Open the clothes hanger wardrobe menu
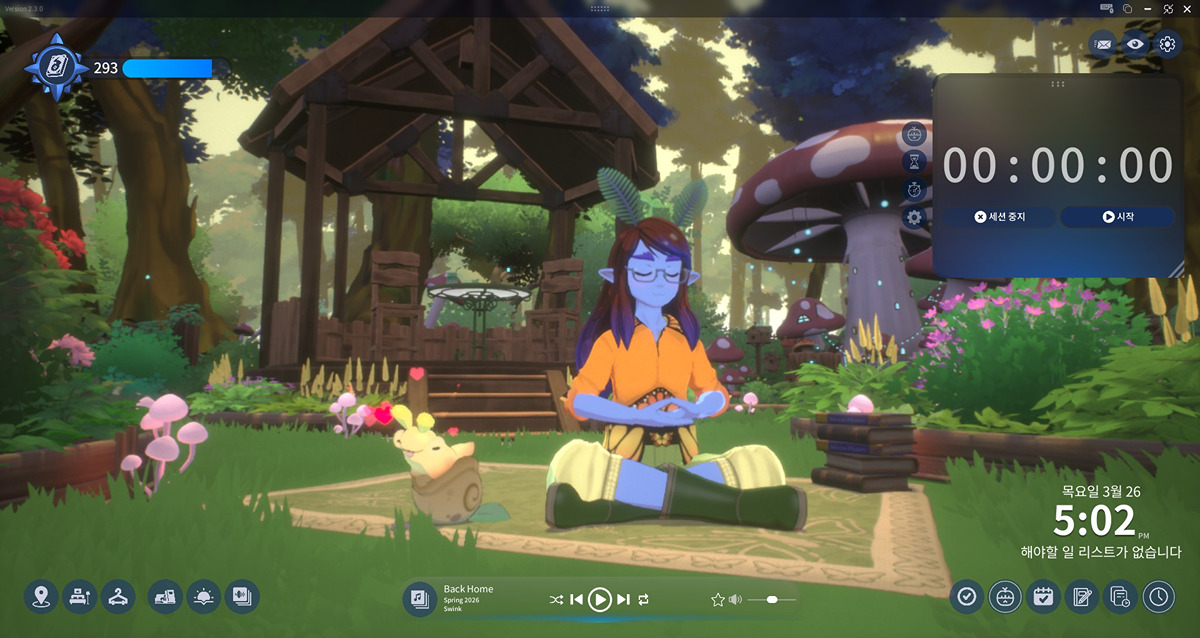The image size is (1200, 638). click(118, 597)
